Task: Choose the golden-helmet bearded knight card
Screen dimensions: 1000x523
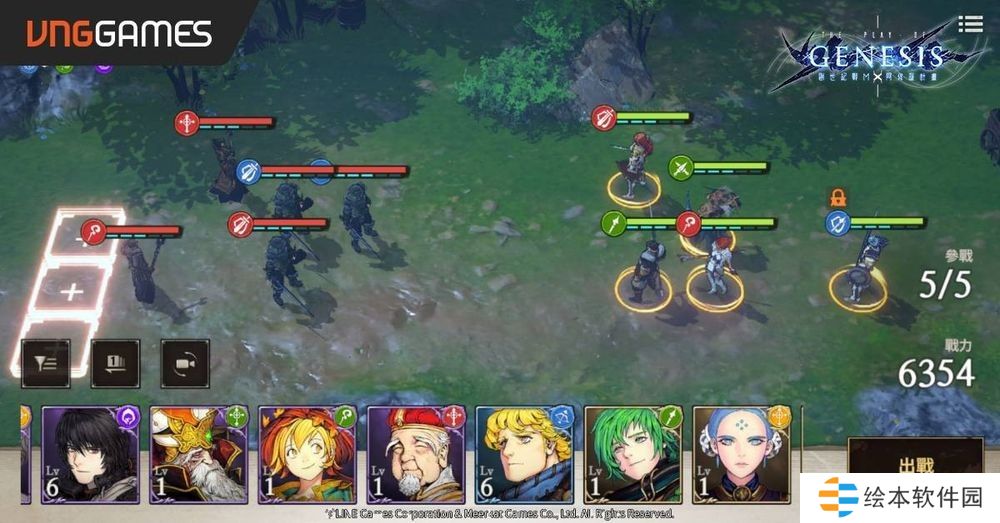Action: coord(198,453)
